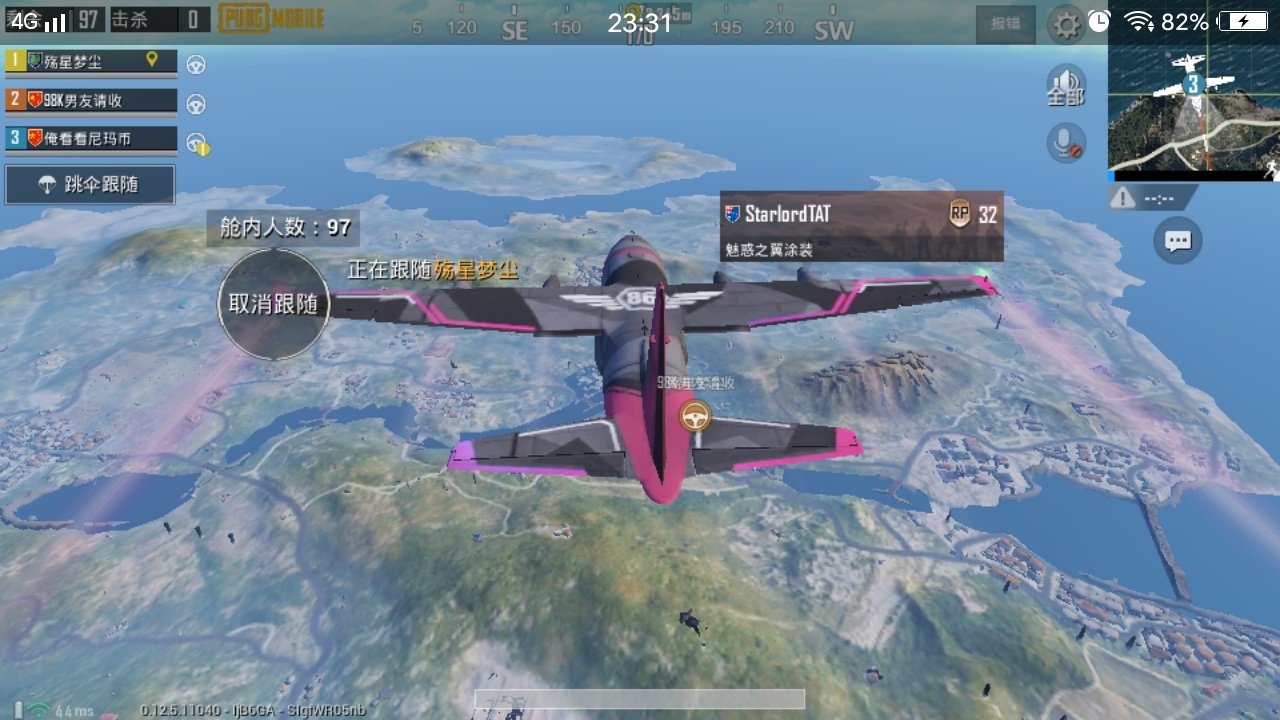Screen dimensions: 1280x720
Task: Open the settings gear icon
Action: pos(1066,24)
